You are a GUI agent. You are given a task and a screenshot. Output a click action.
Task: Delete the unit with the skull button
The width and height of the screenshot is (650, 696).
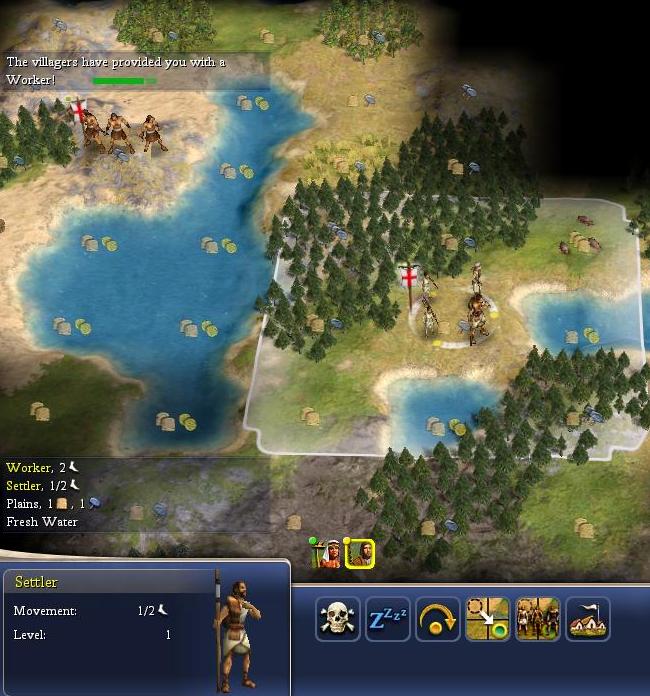coord(338,619)
